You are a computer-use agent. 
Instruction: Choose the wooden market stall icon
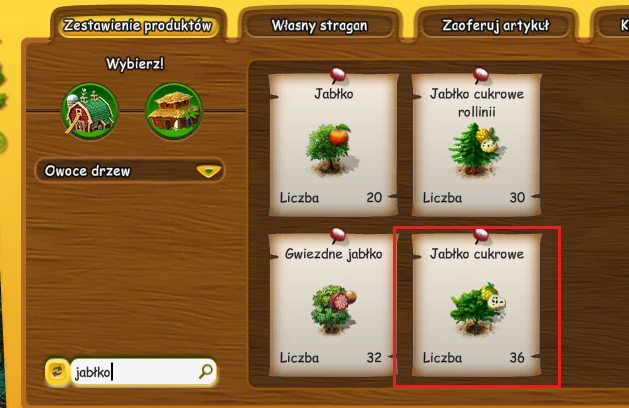coord(174,110)
